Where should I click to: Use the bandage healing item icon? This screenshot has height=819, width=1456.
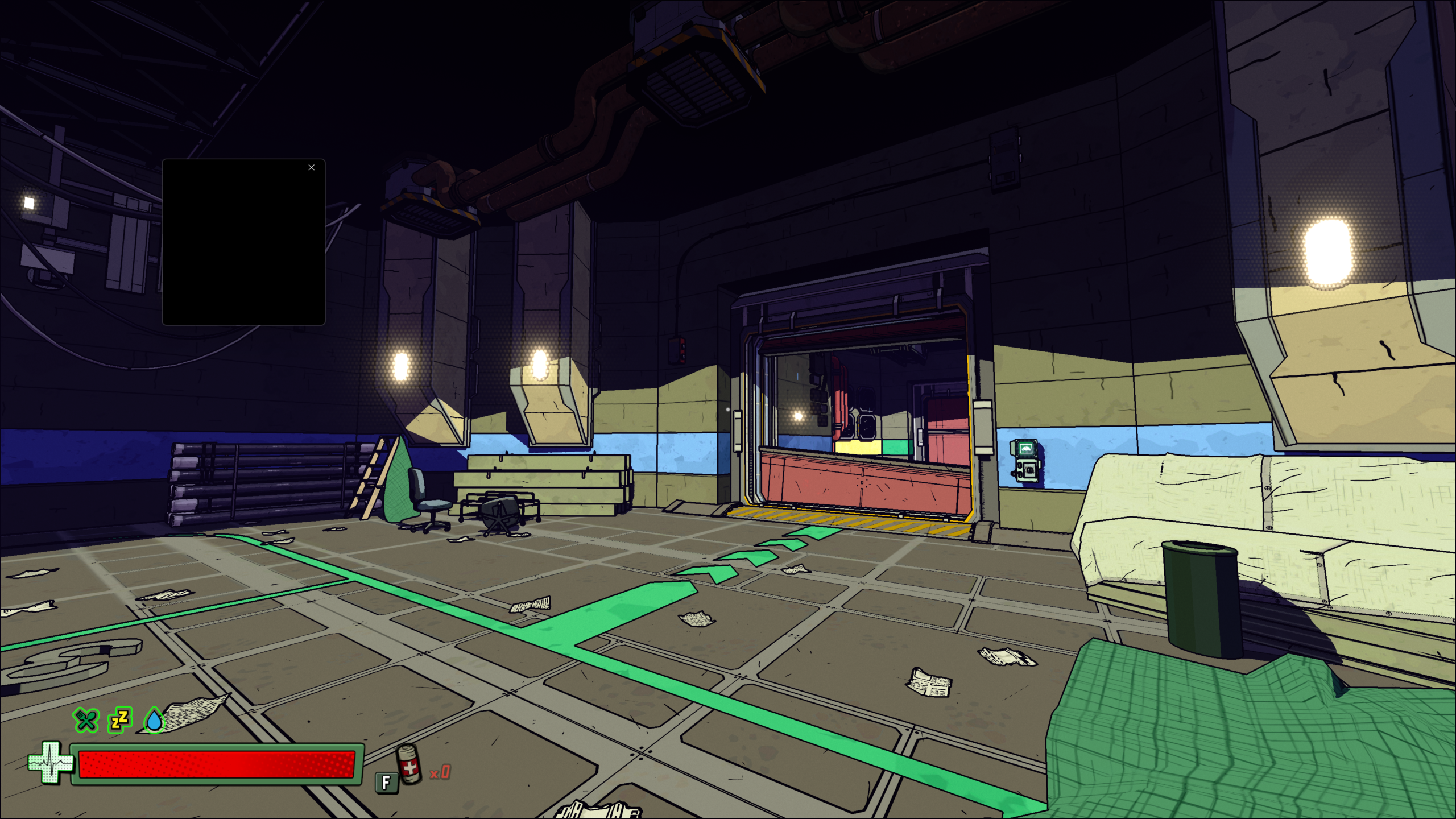408,765
